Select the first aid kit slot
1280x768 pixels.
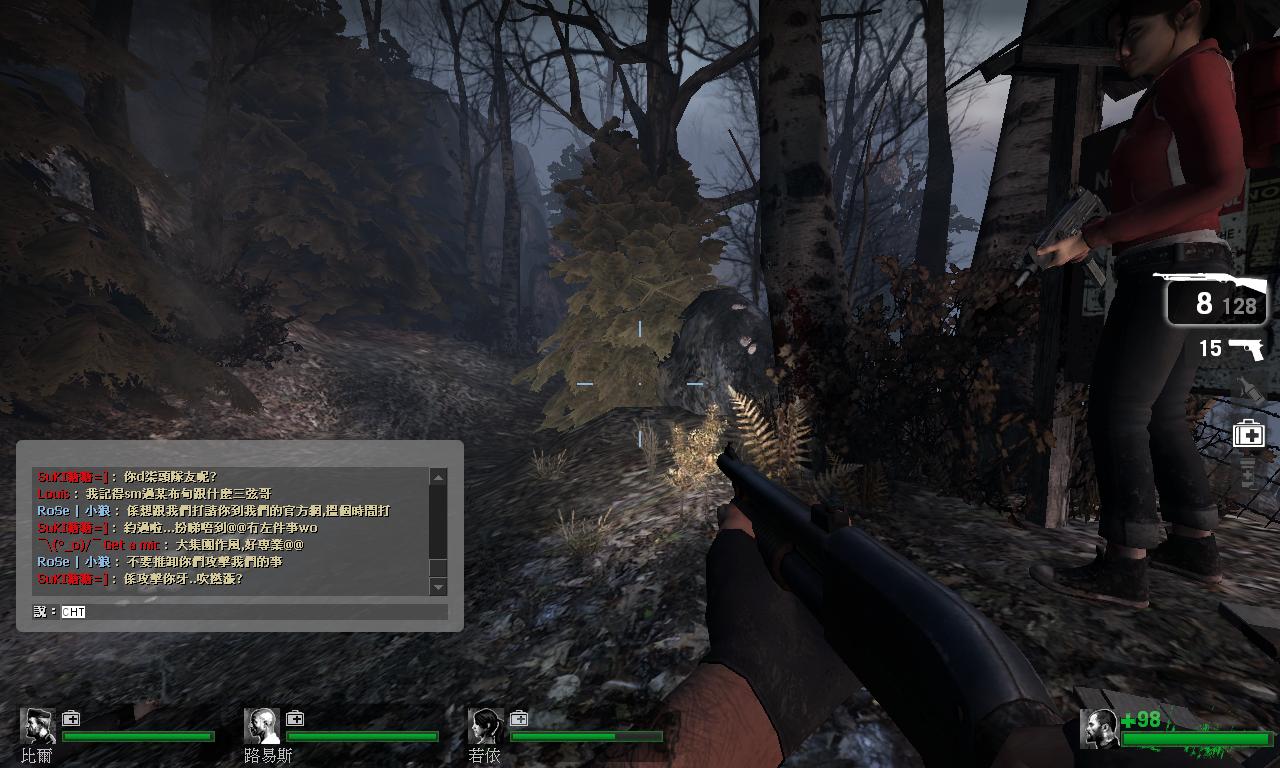1248,435
